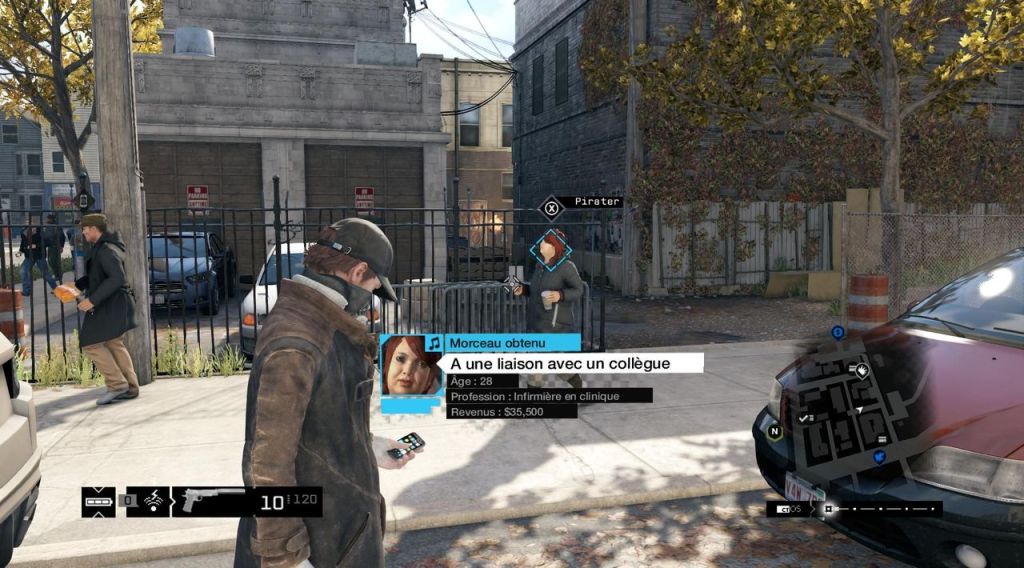
Task: Click the checkmark marker on the minimap
Action: click(x=802, y=417)
